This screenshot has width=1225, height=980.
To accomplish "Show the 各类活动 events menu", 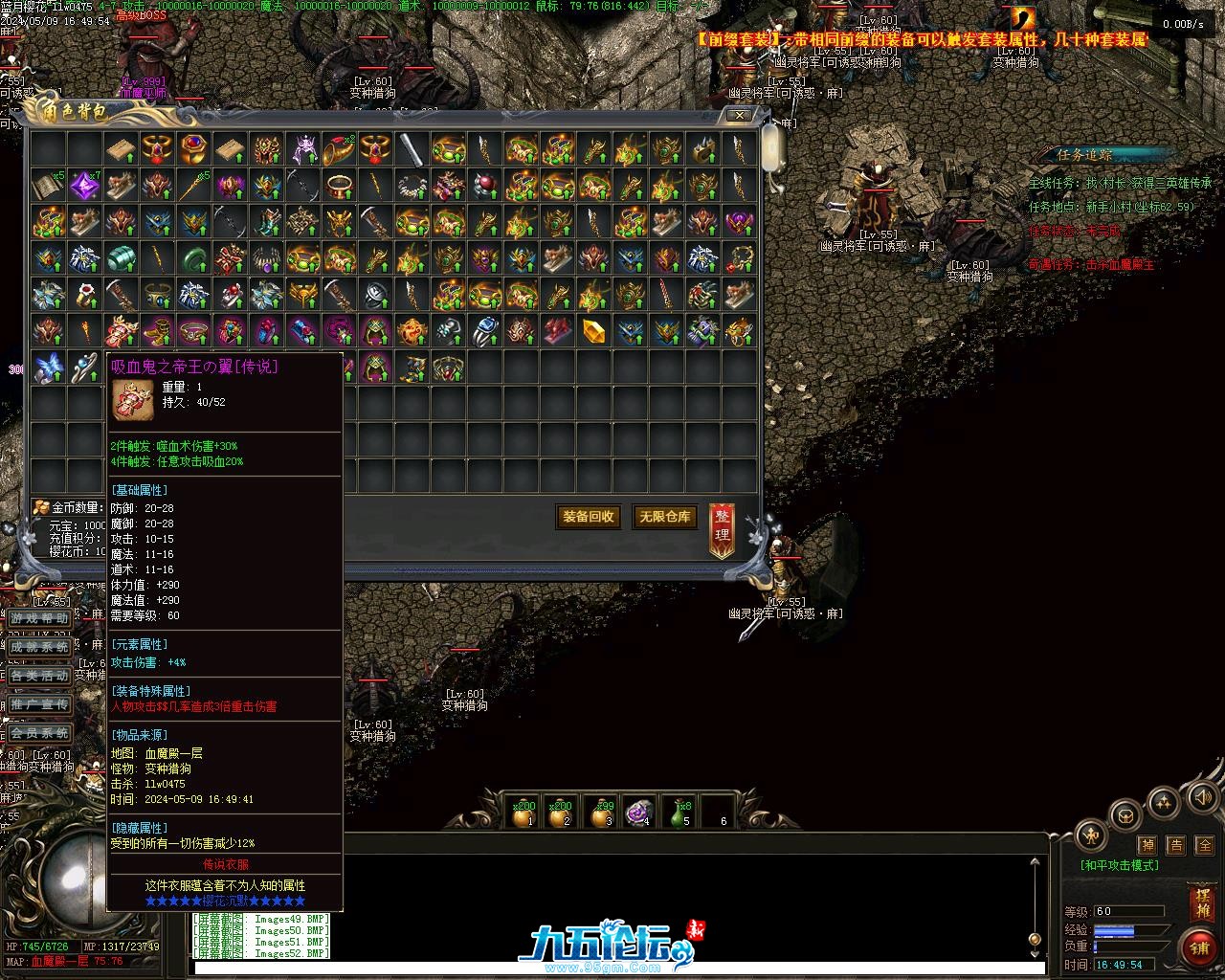I will [40, 676].
